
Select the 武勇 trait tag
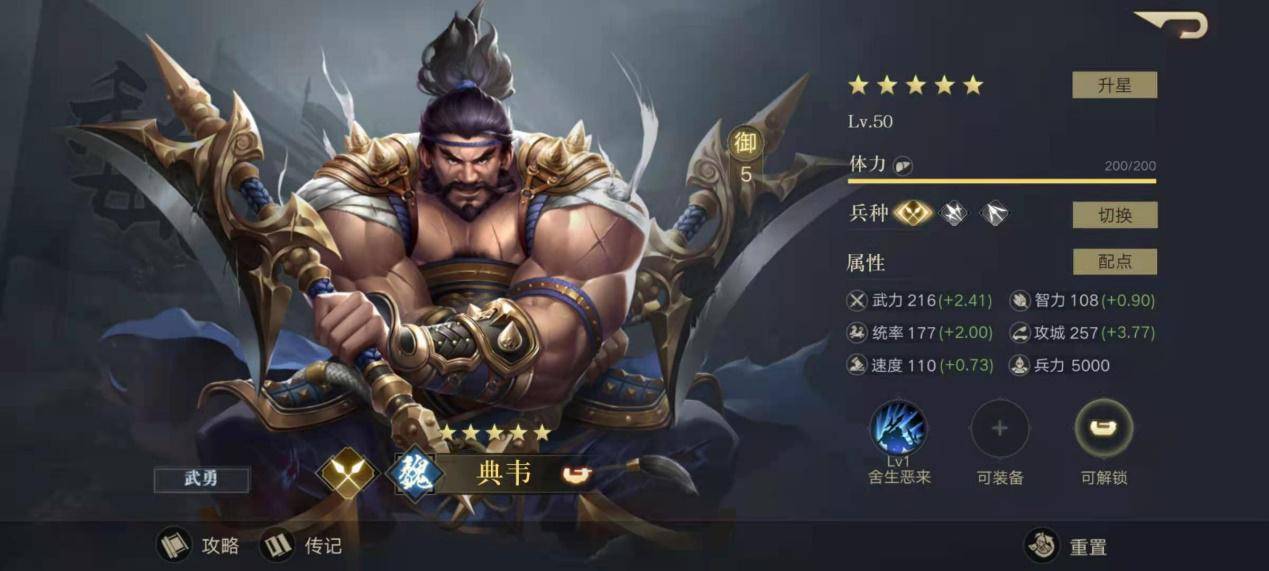tap(201, 478)
